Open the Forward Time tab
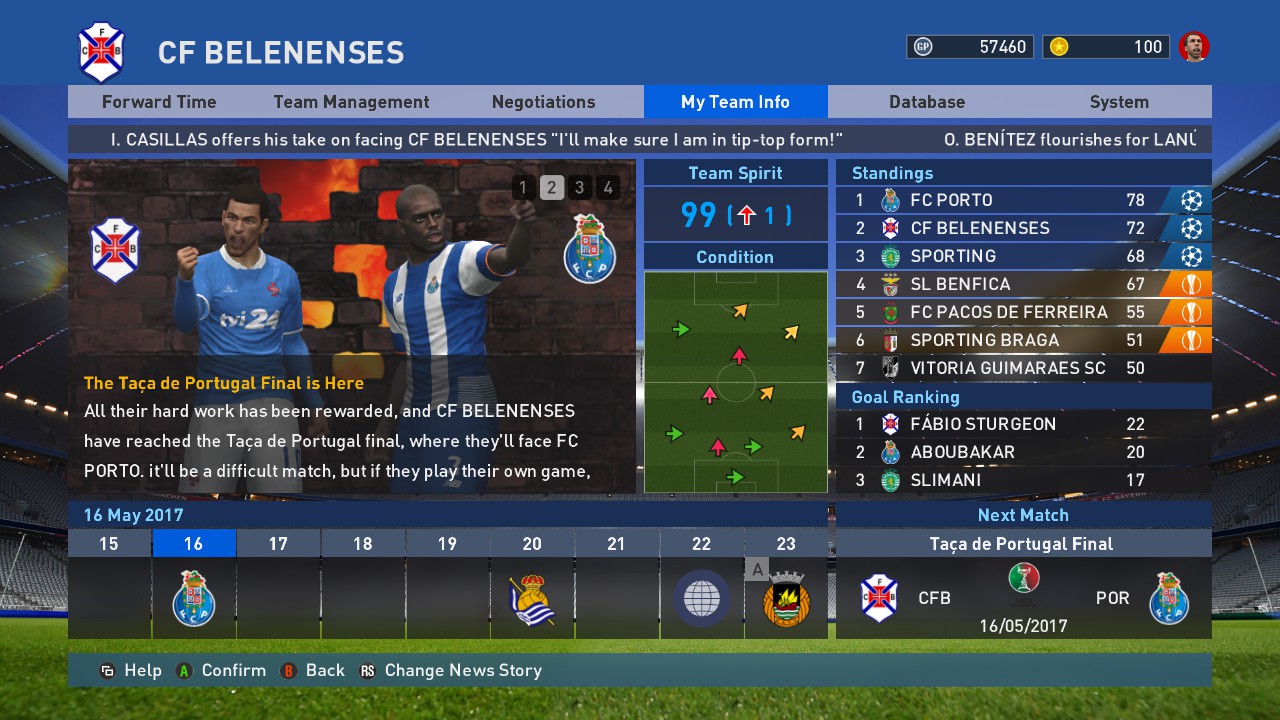This screenshot has width=1280, height=720. pyautogui.click(x=159, y=102)
